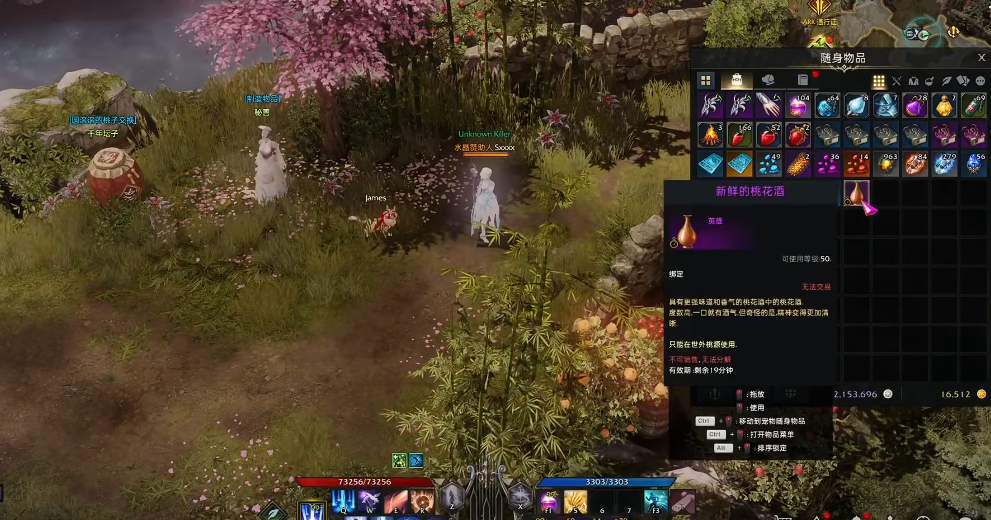Show all items with the grid filter
The height and width of the screenshot is (520, 991).
[878, 81]
